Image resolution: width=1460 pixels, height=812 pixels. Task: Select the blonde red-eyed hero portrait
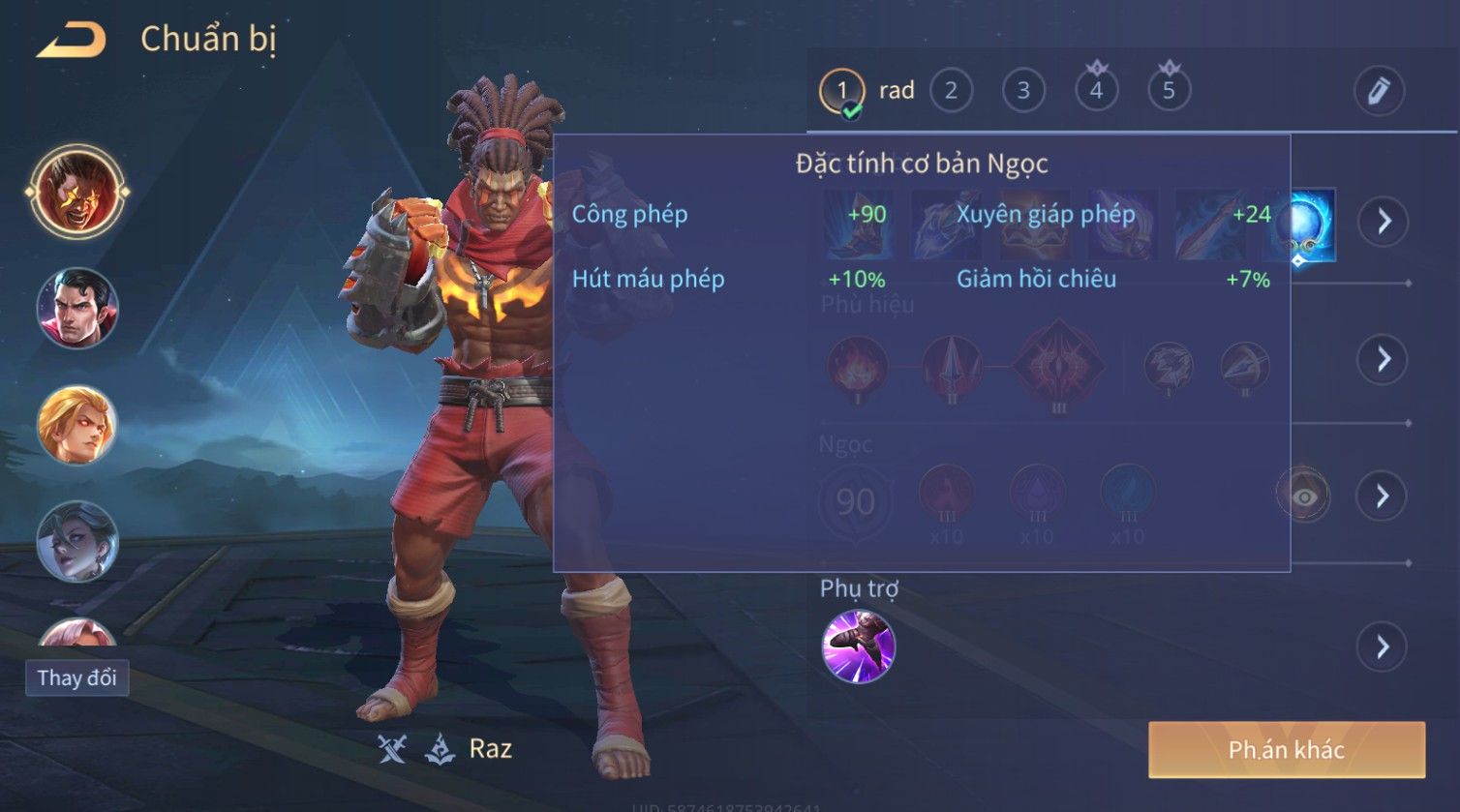click(77, 426)
